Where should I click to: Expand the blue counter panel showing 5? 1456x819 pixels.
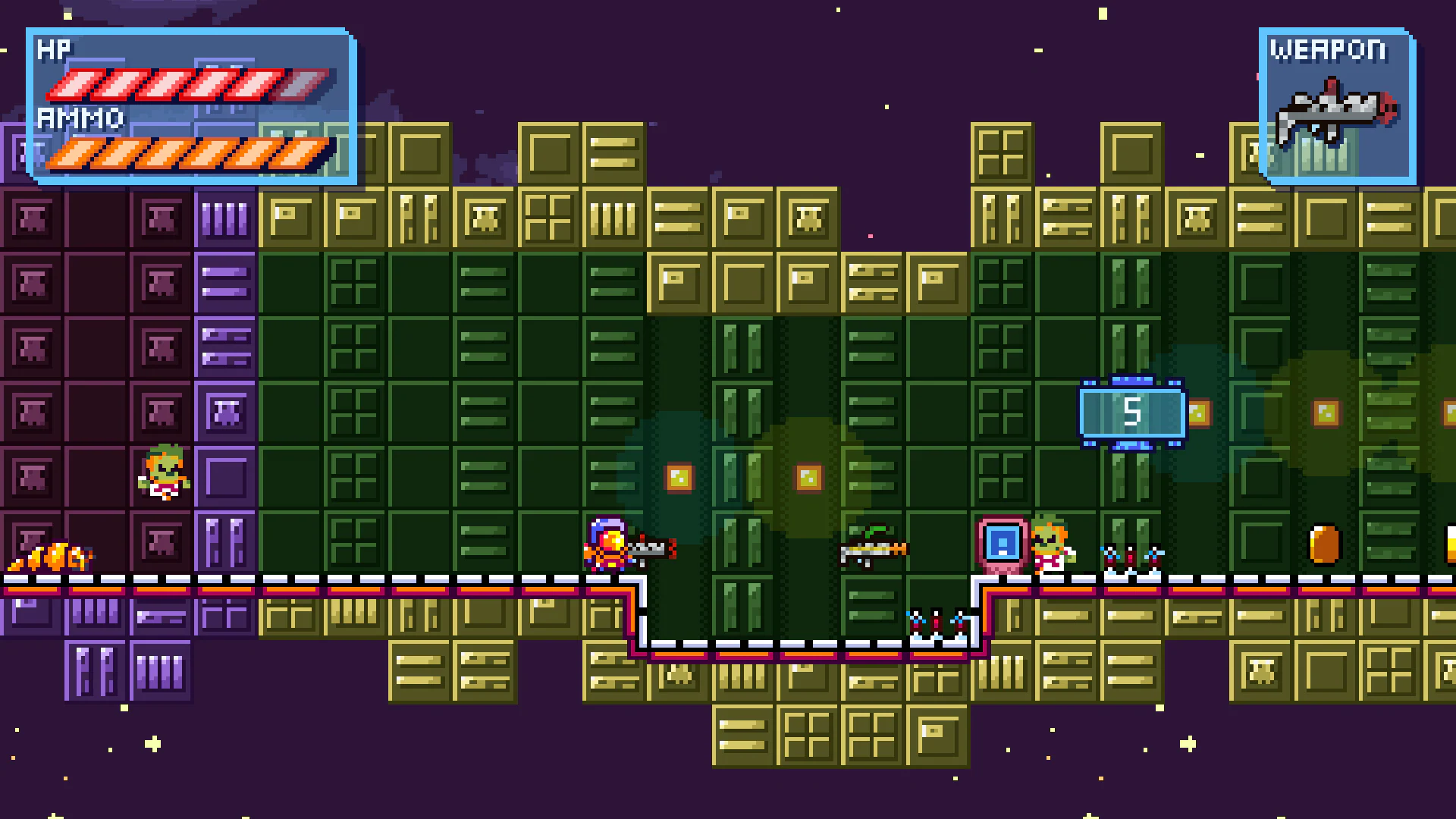[x=1132, y=412]
